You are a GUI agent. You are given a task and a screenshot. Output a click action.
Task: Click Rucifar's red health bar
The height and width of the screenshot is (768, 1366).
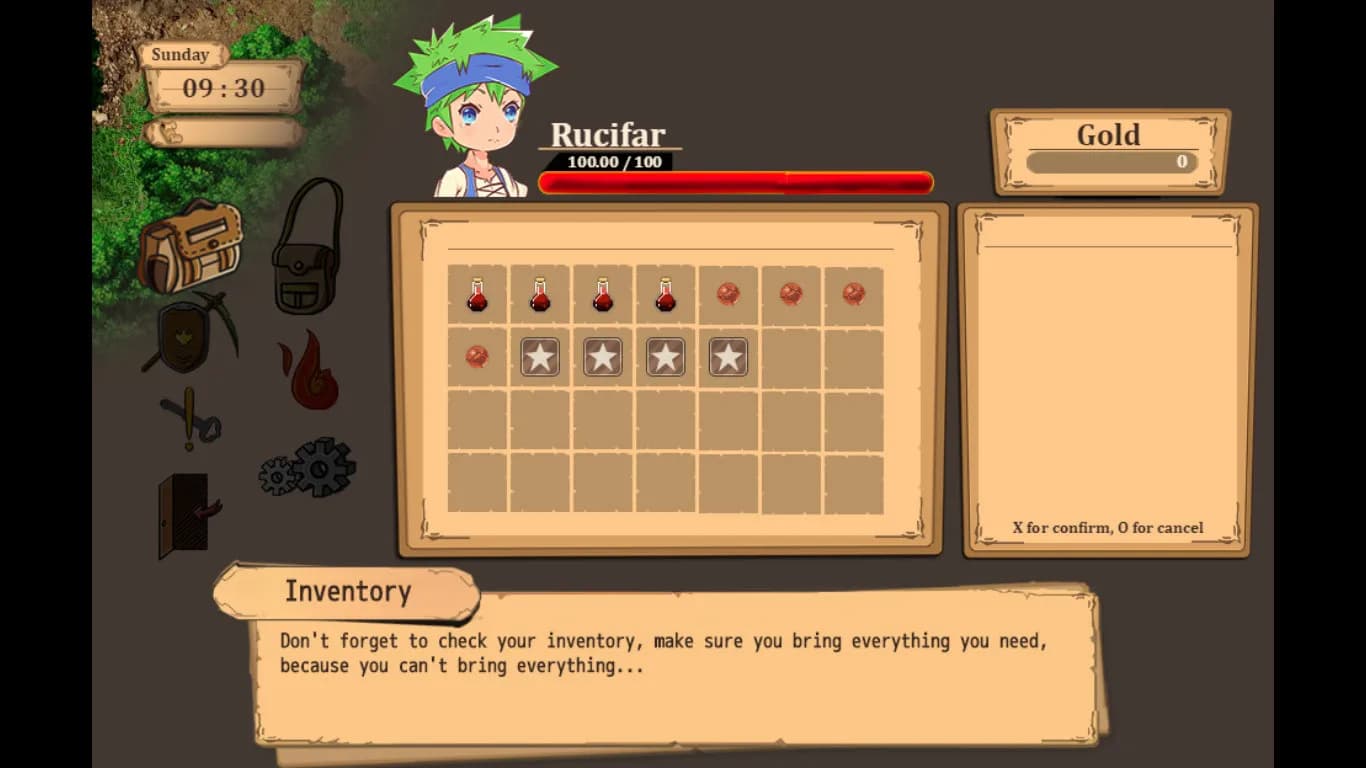[735, 182]
